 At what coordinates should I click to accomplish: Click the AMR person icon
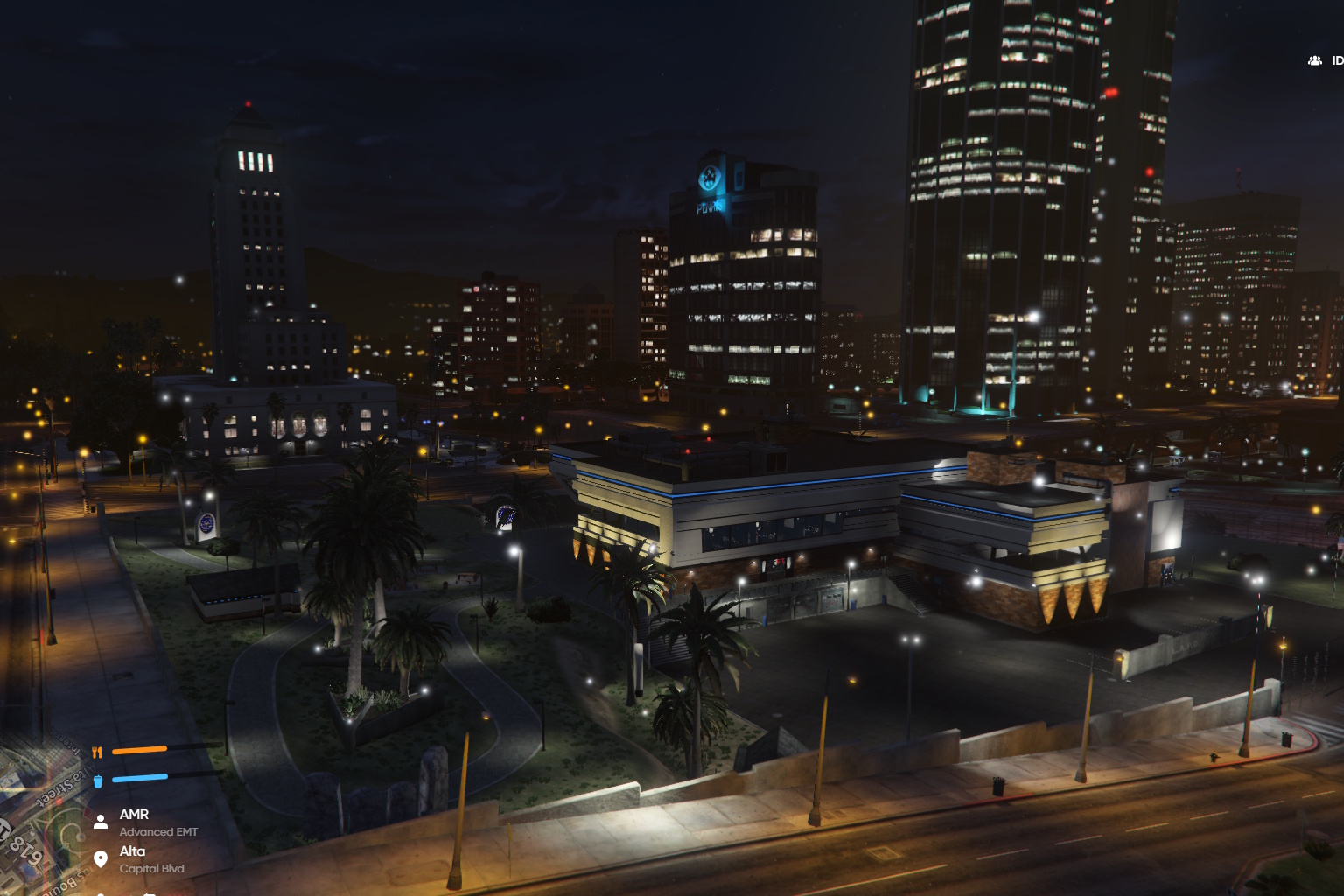(101, 820)
